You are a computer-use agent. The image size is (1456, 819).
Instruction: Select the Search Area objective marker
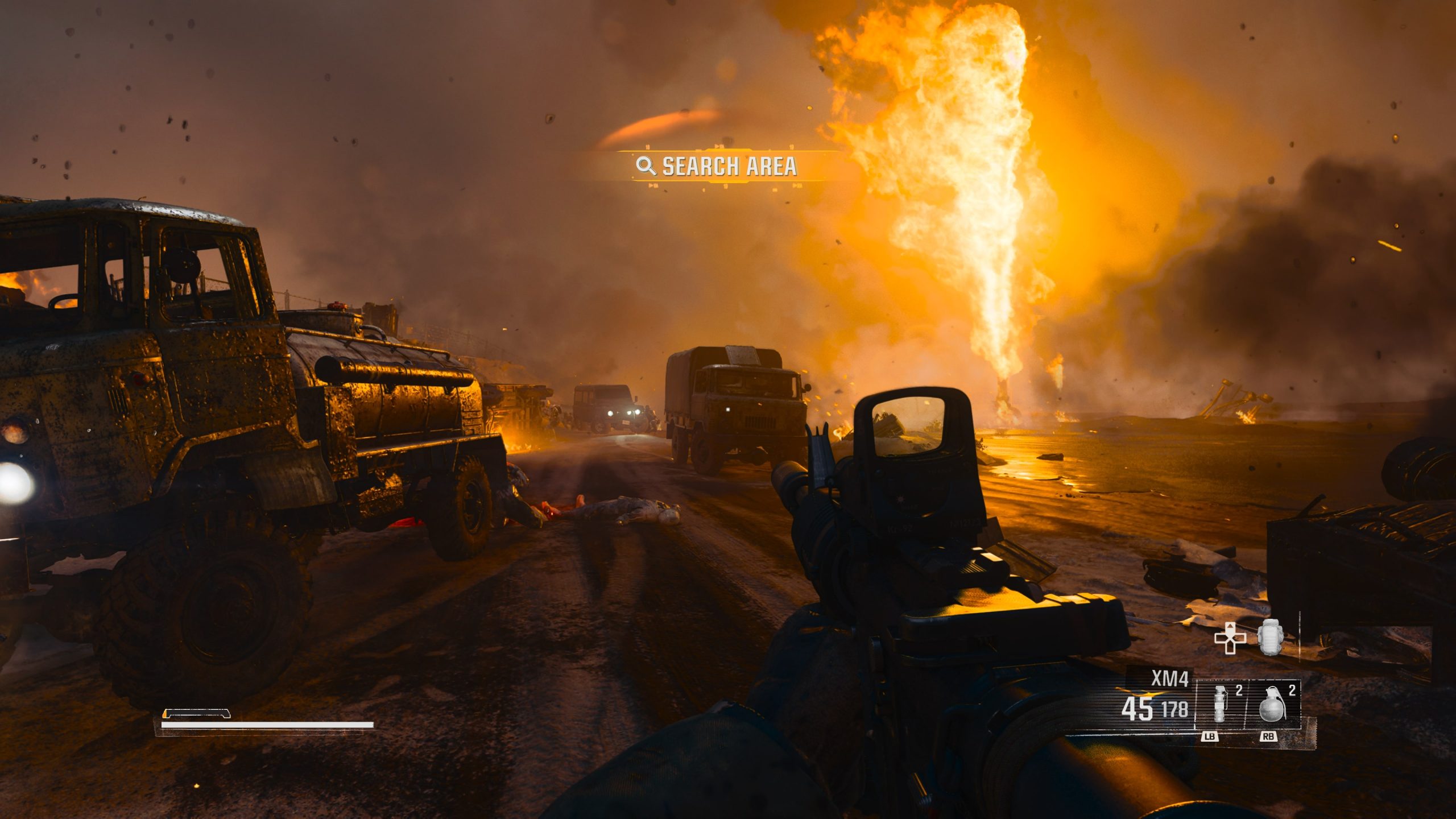[x=717, y=166]
